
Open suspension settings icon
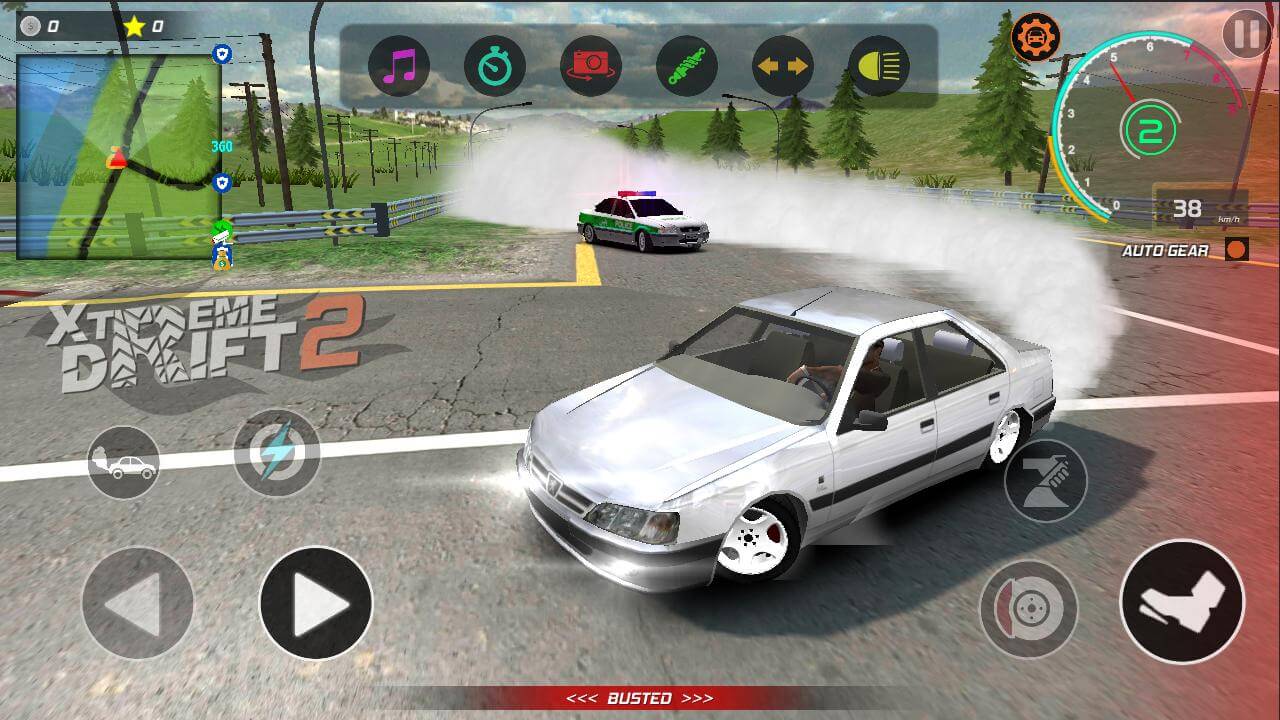click(x=685, y=65)
